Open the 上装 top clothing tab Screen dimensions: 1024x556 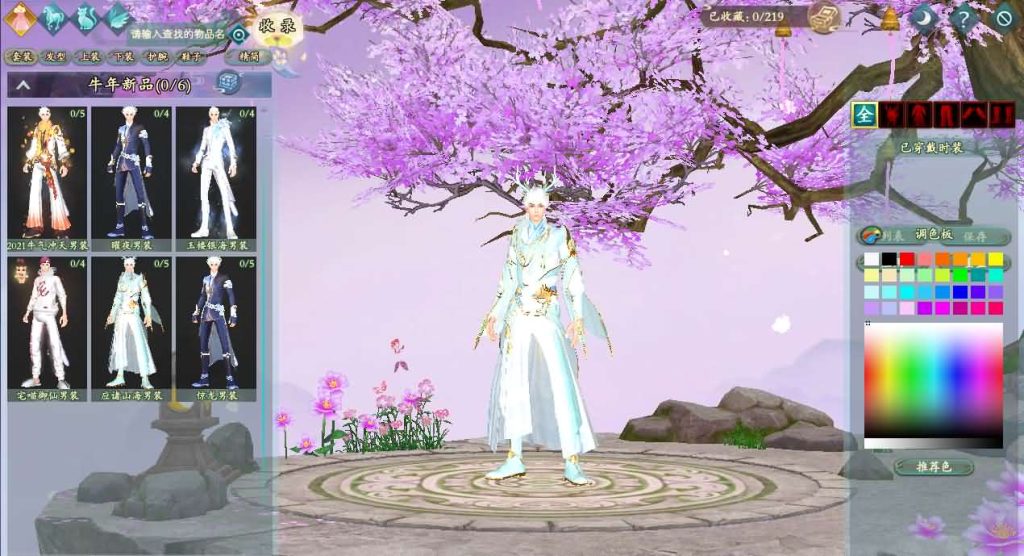click(90, 57)
